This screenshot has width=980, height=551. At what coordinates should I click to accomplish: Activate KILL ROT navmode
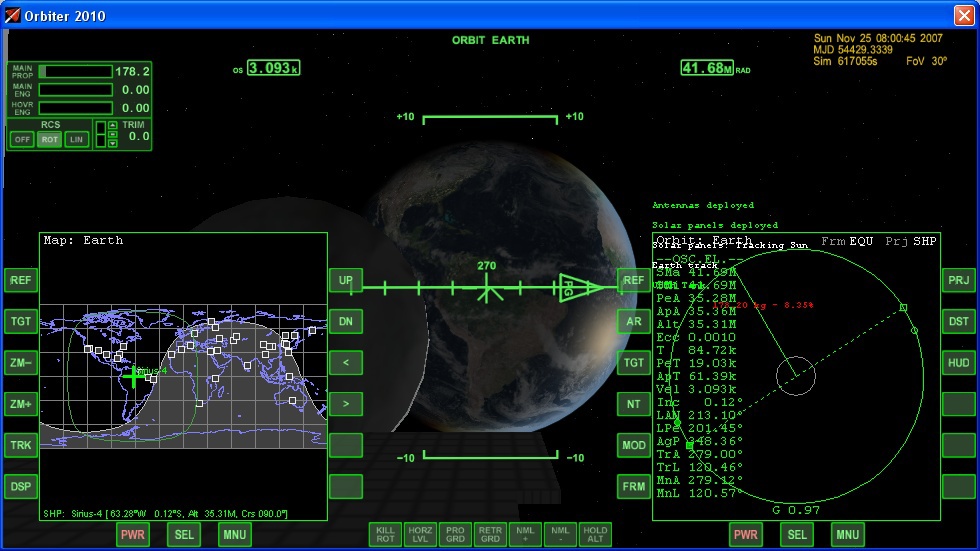point(385,535)
